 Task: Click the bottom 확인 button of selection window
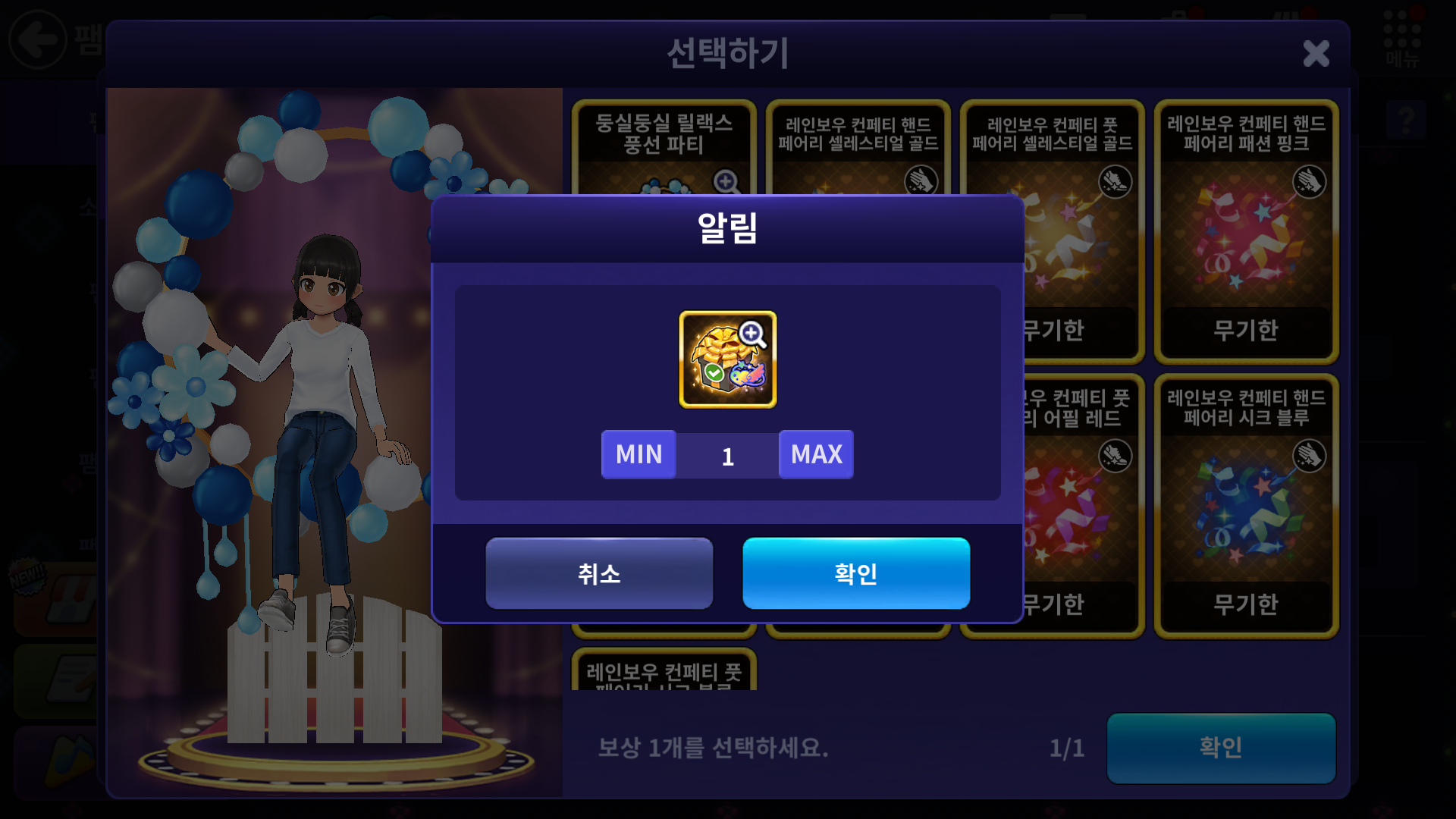coord(1220,748)
